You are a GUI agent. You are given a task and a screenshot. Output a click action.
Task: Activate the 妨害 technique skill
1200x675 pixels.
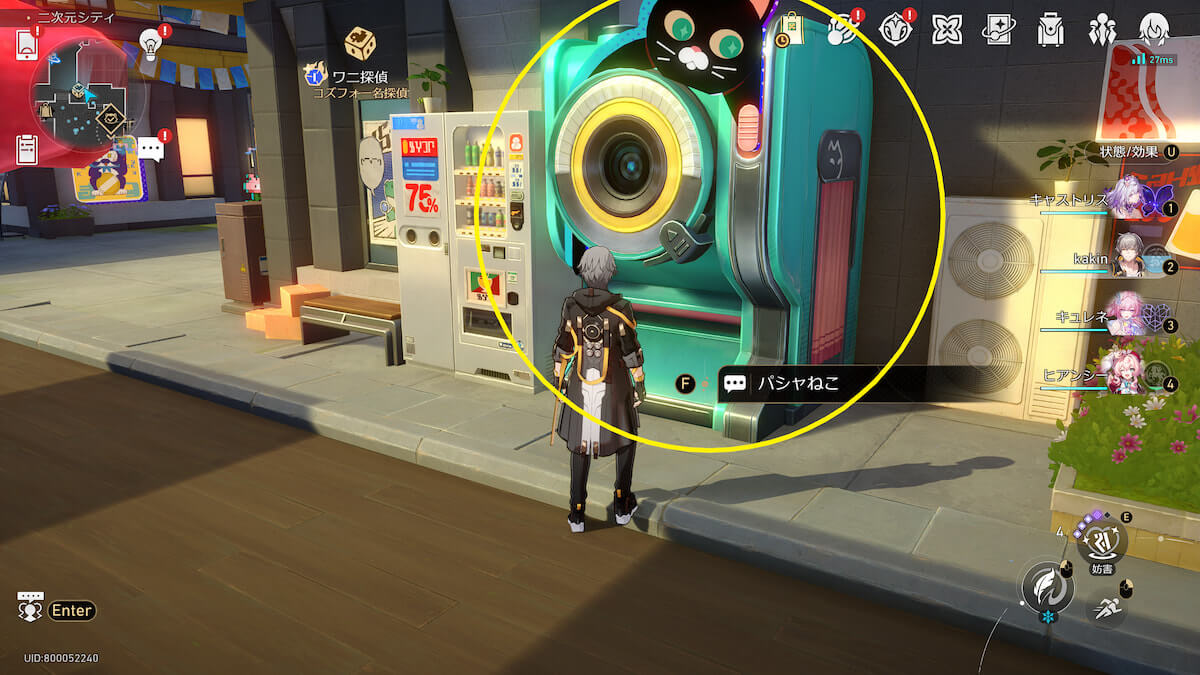(1102, 541)
